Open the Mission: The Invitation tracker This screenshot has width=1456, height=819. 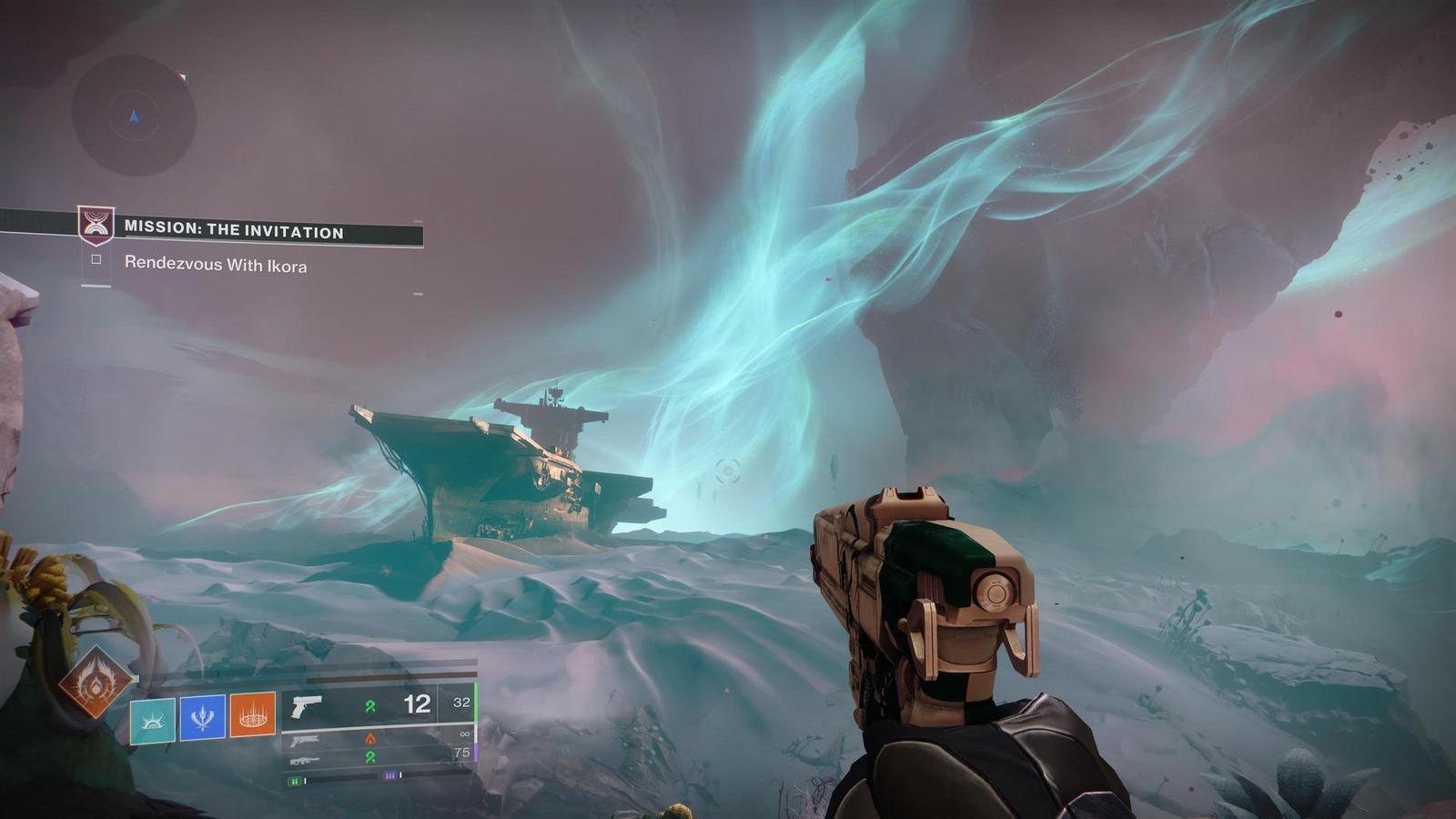click(x=233, y=231)
